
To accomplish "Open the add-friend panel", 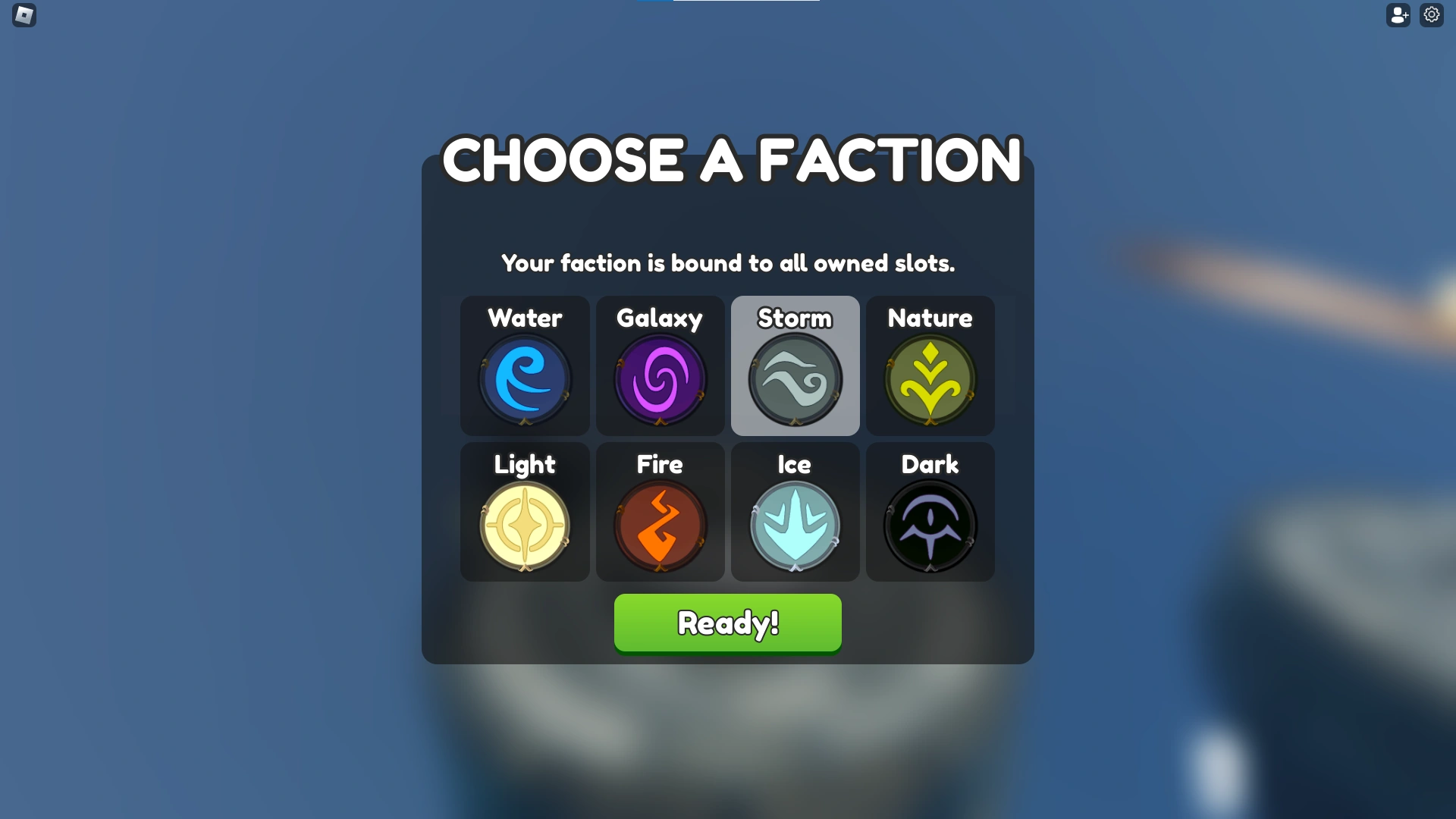I will pos(1399,14).
